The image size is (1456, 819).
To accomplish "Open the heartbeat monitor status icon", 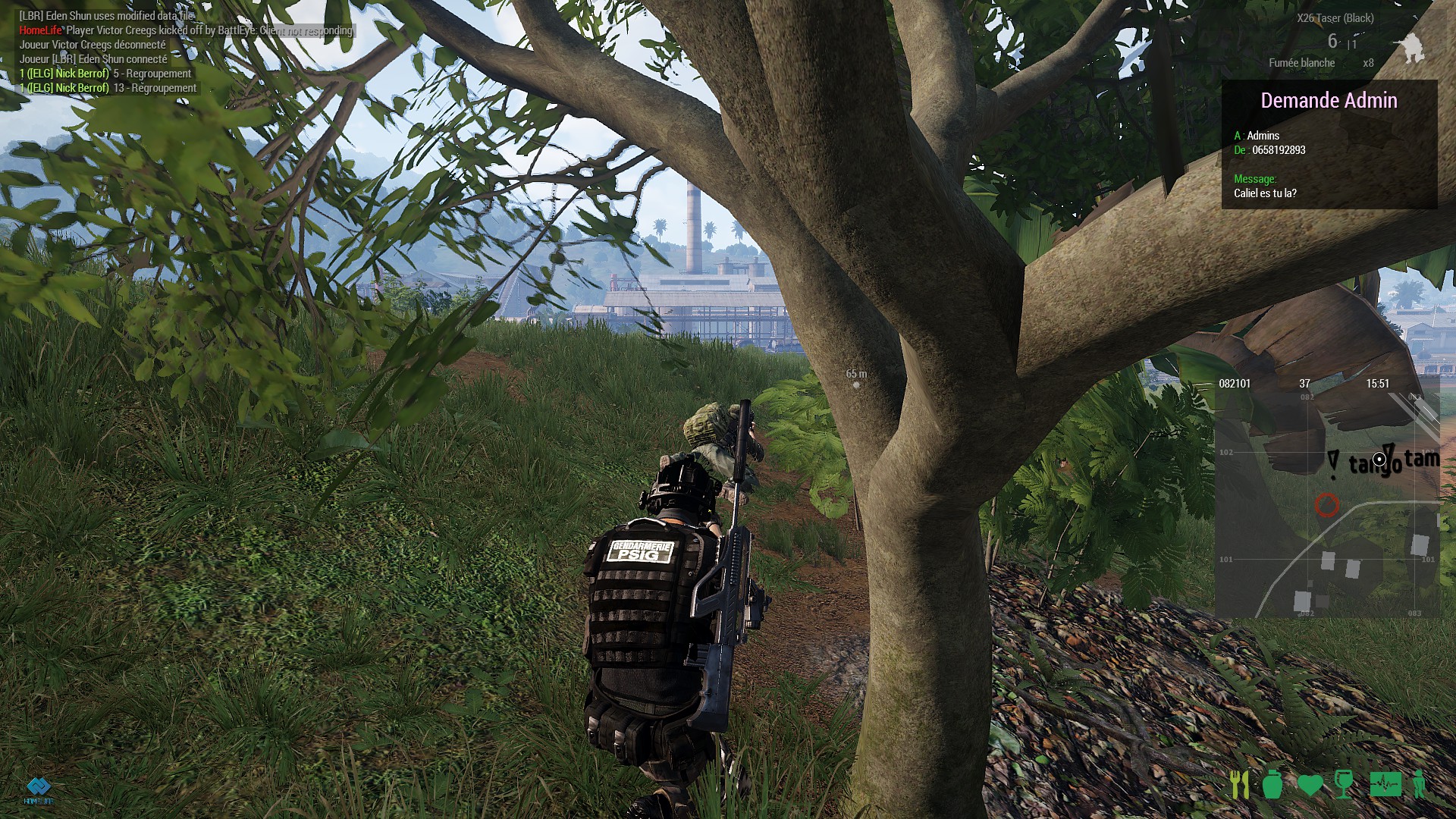I will [x=1385, y=785].
